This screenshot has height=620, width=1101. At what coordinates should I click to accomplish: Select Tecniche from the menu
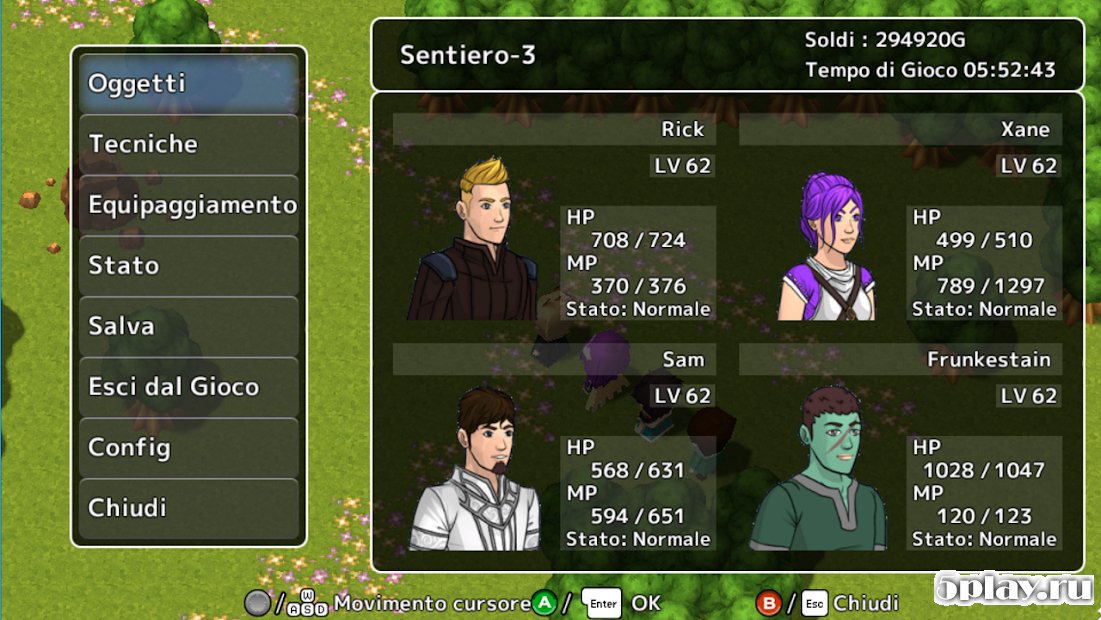click(x=189, y=145)
